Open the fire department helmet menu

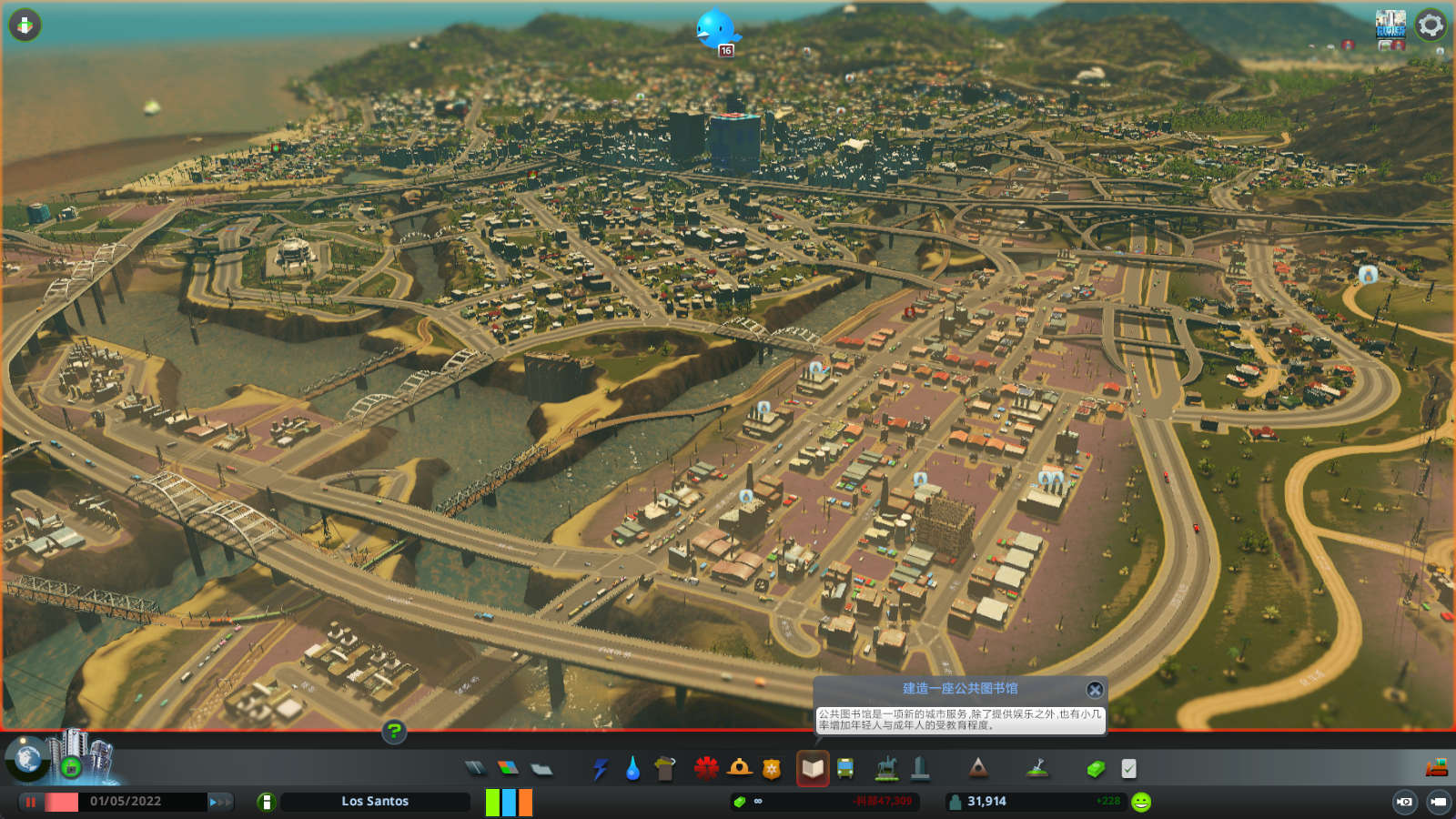tap(739, 769)
